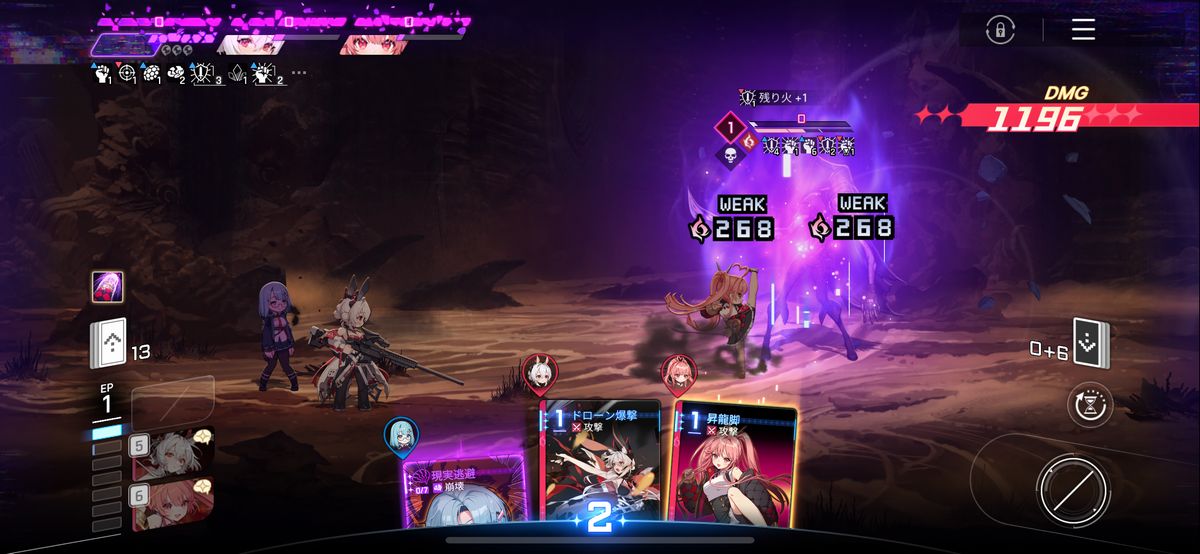Toggle the lock icon beside the menu
Image resolution: width=1200 pixels, height=554 pixels.
tap(998, 30)
